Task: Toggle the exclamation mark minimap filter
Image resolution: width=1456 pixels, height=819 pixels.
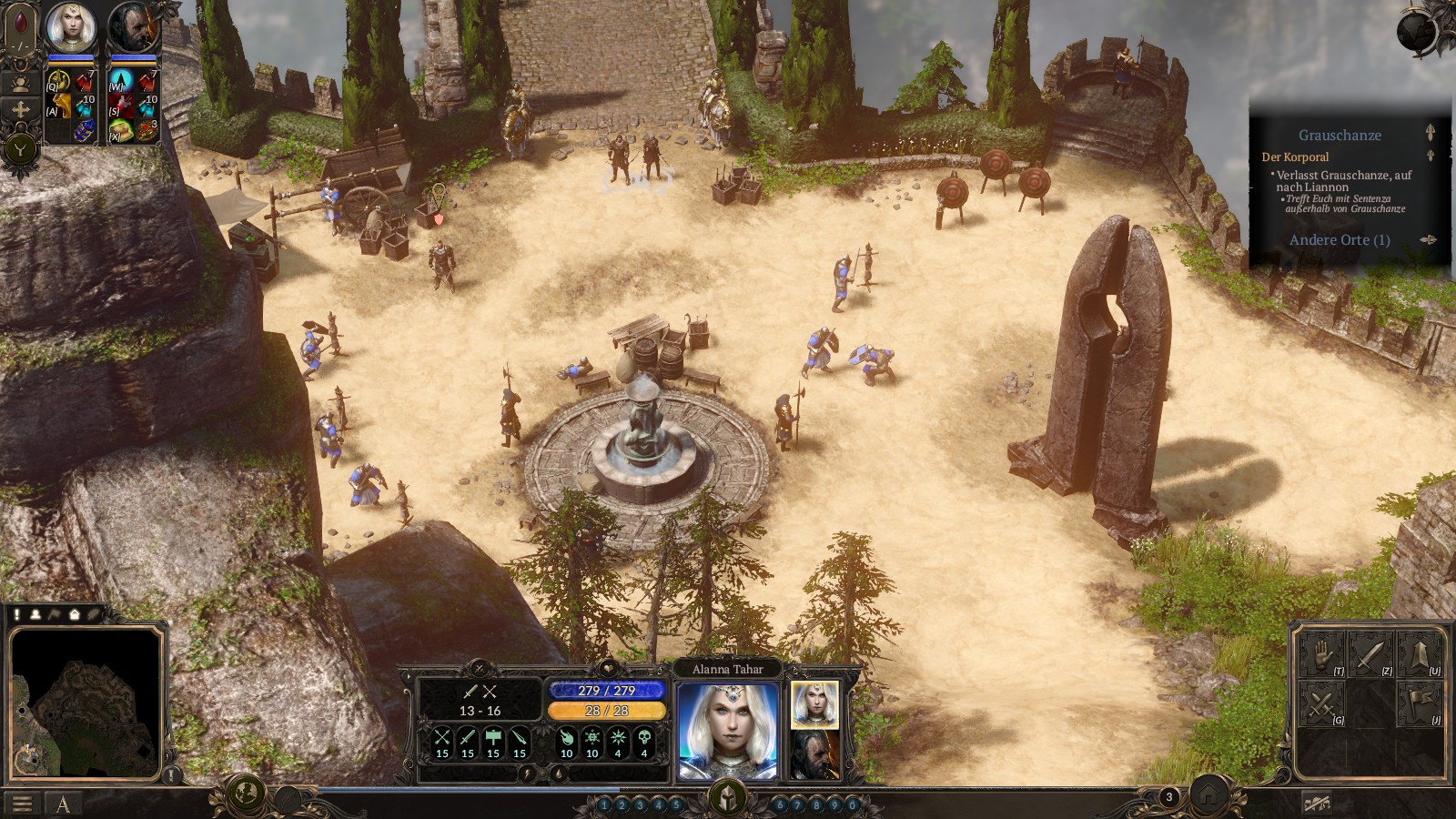Action: pyautogui.click(x=17, y=614)
